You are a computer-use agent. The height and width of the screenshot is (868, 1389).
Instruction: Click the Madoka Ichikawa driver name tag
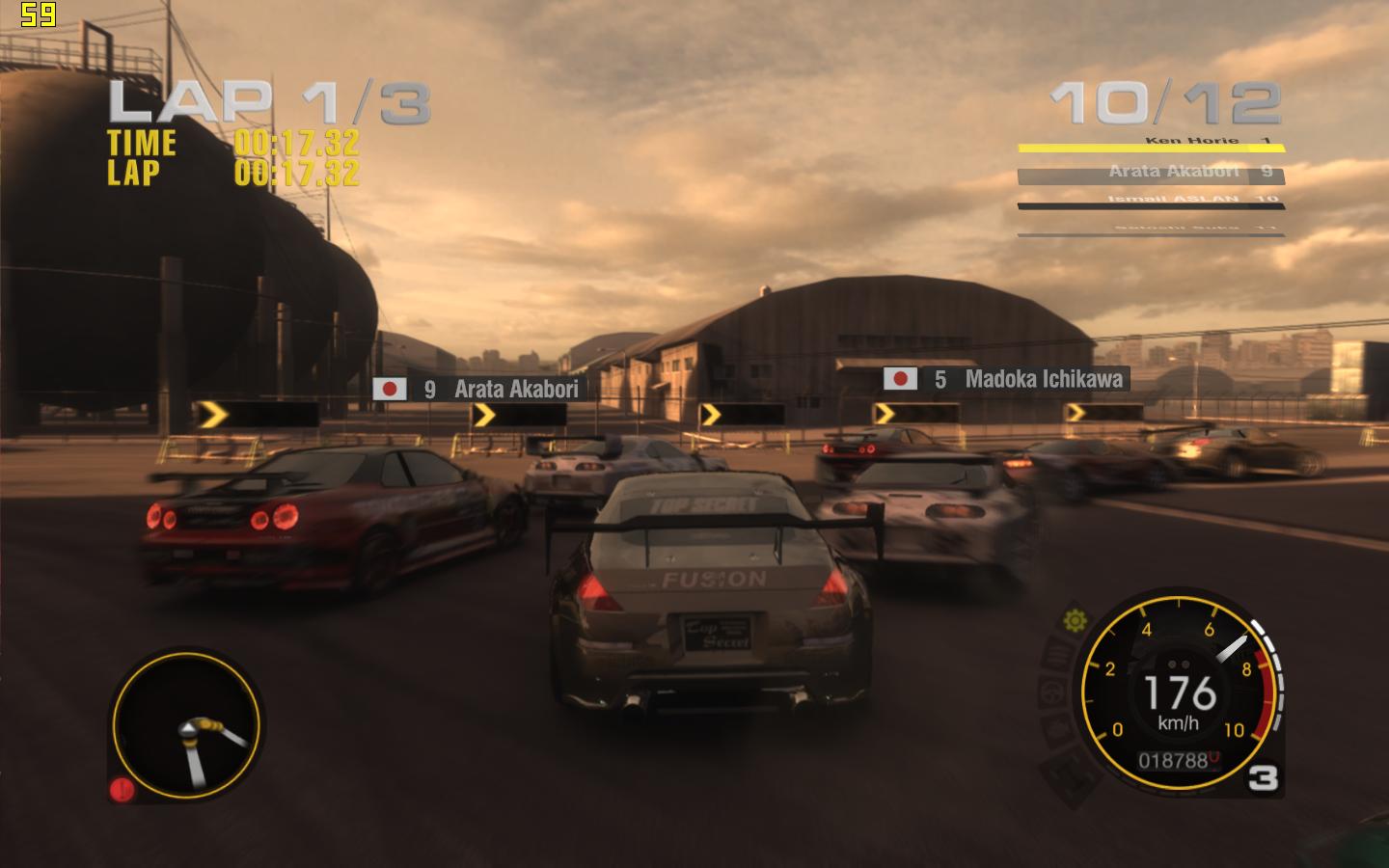click(1005, 379)
